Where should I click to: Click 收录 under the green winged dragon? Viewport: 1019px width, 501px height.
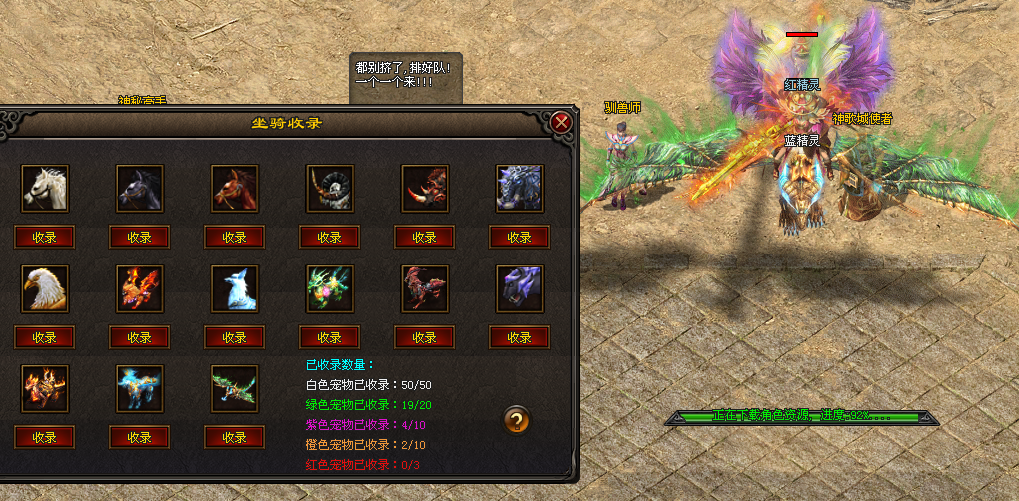pyautogui.click(x=235, y=437)
